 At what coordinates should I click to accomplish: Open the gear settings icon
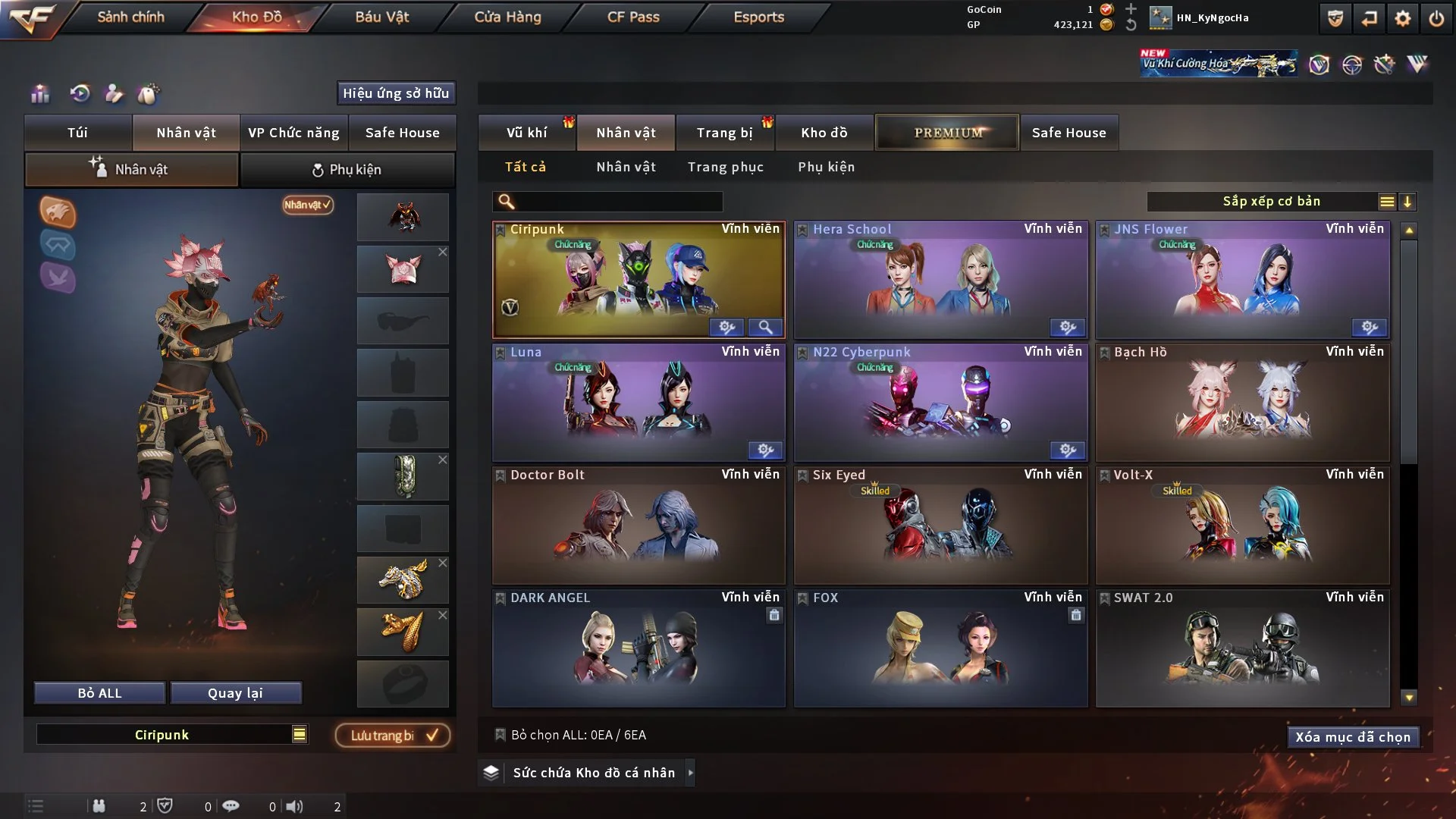(1402, 18)
